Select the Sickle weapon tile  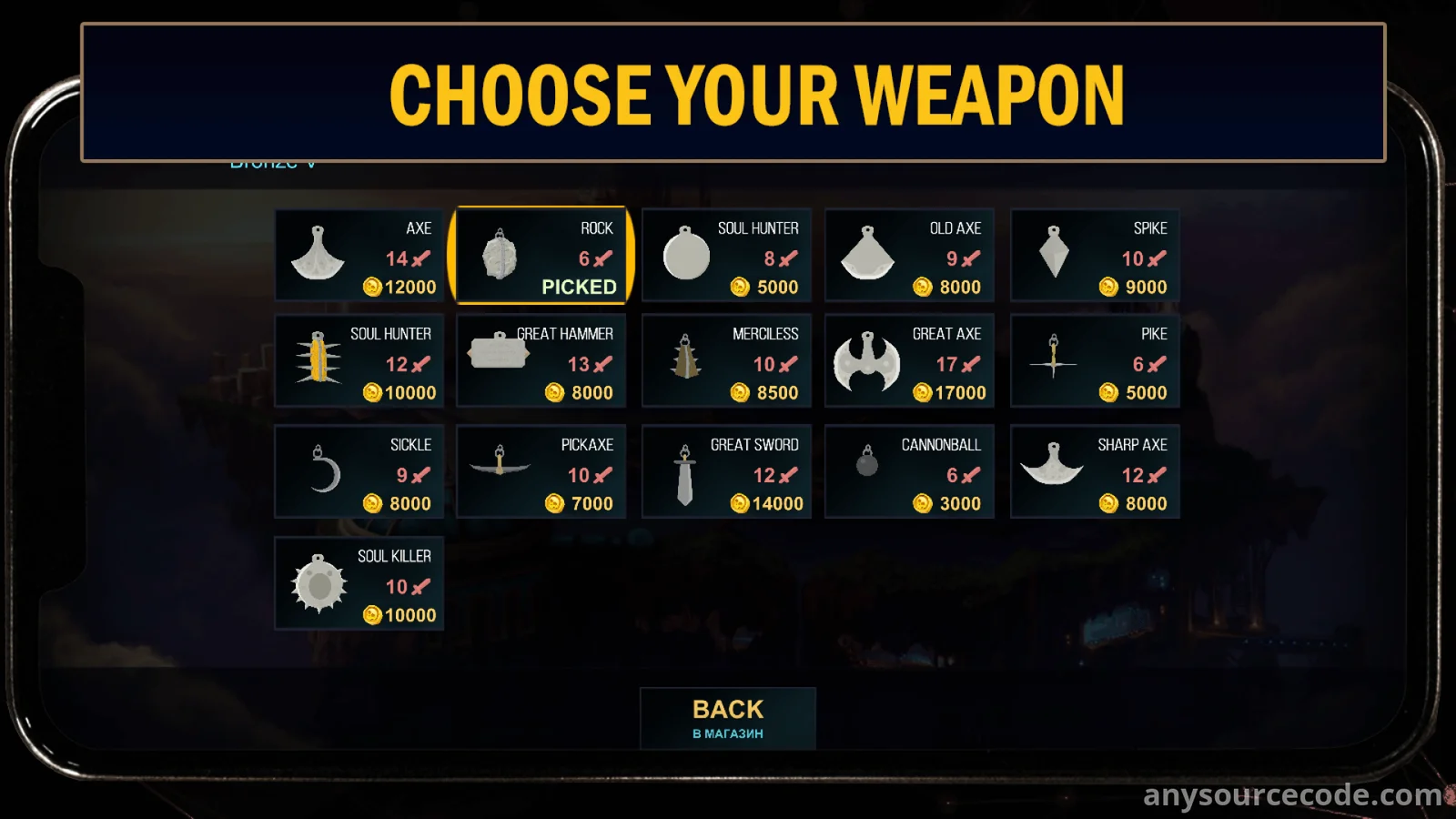359,472
